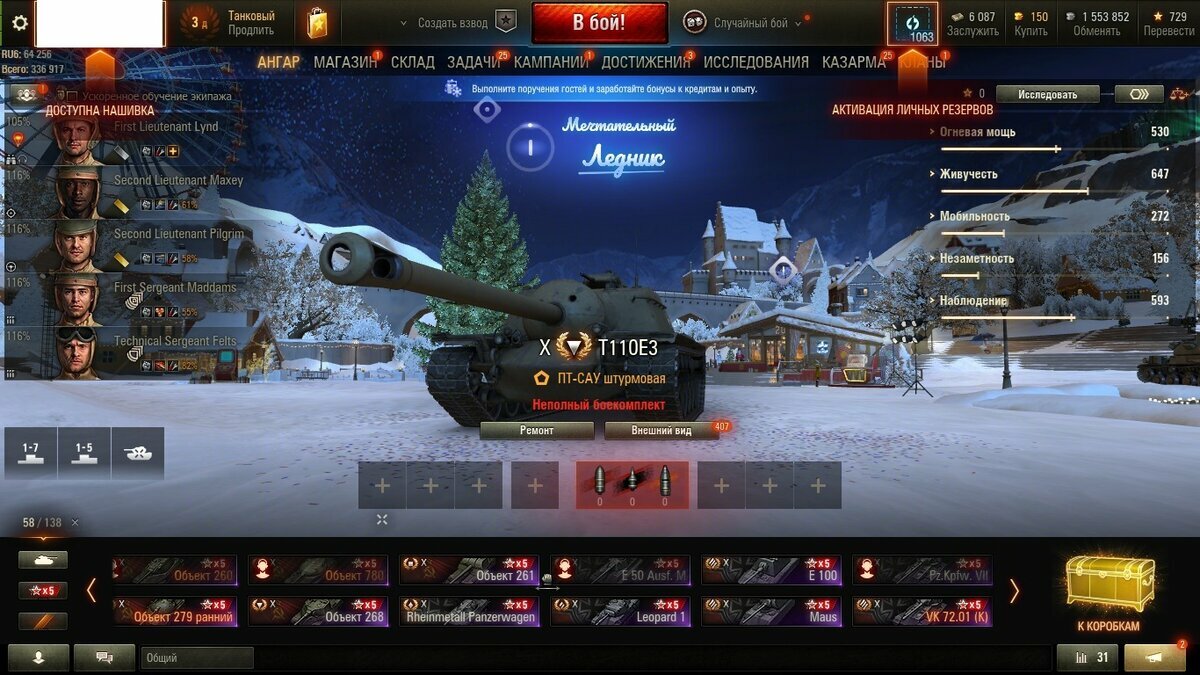This screenshot has height=675, width=1200.
Task: Start battle with the red В бой! button
Action: (x=599, y=22)
